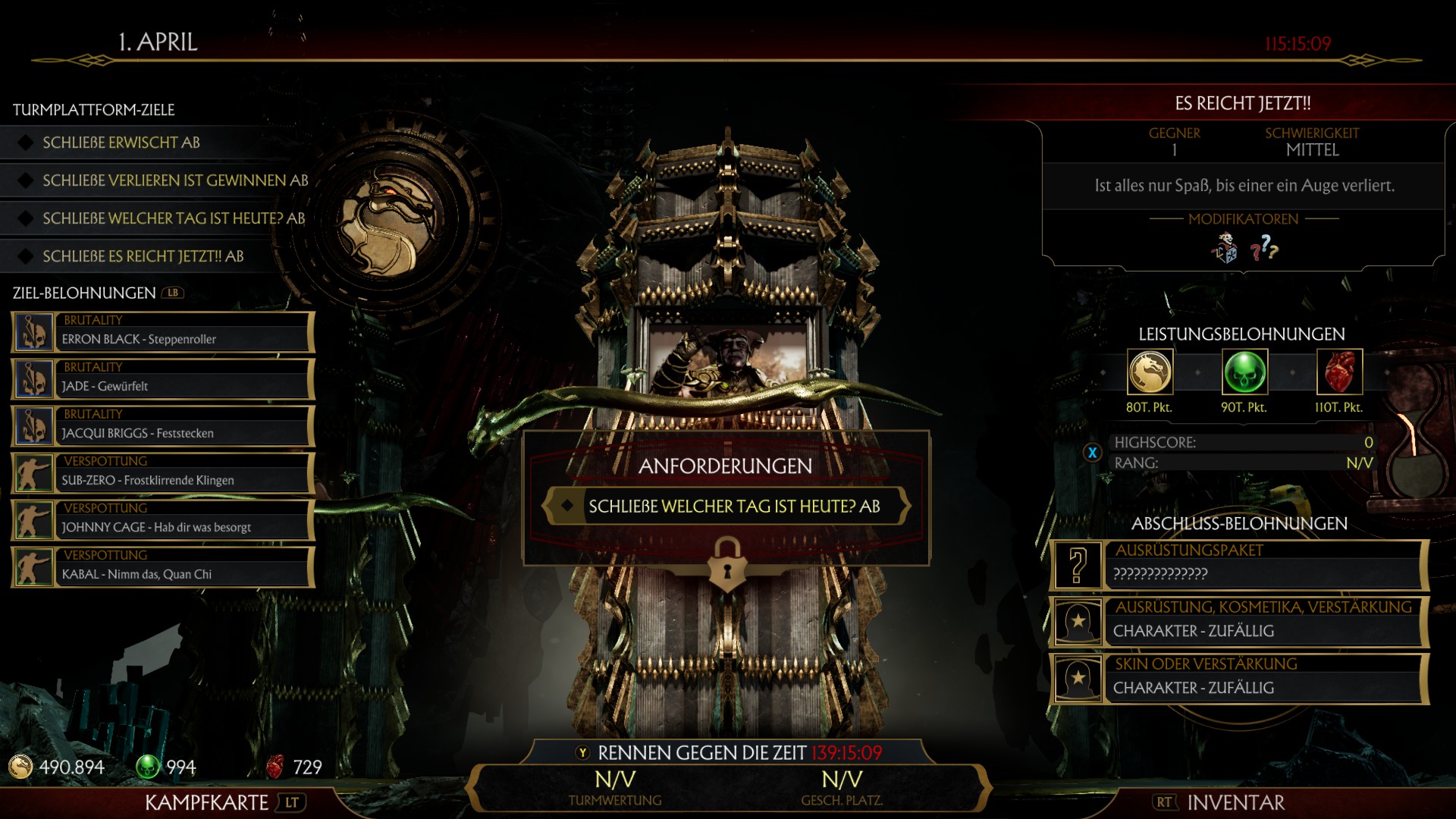The width and height of the screenshot is (1456, 819).
Task: Select the Ausrüstungspaket mystery reward
Action: coord(1240,565)
